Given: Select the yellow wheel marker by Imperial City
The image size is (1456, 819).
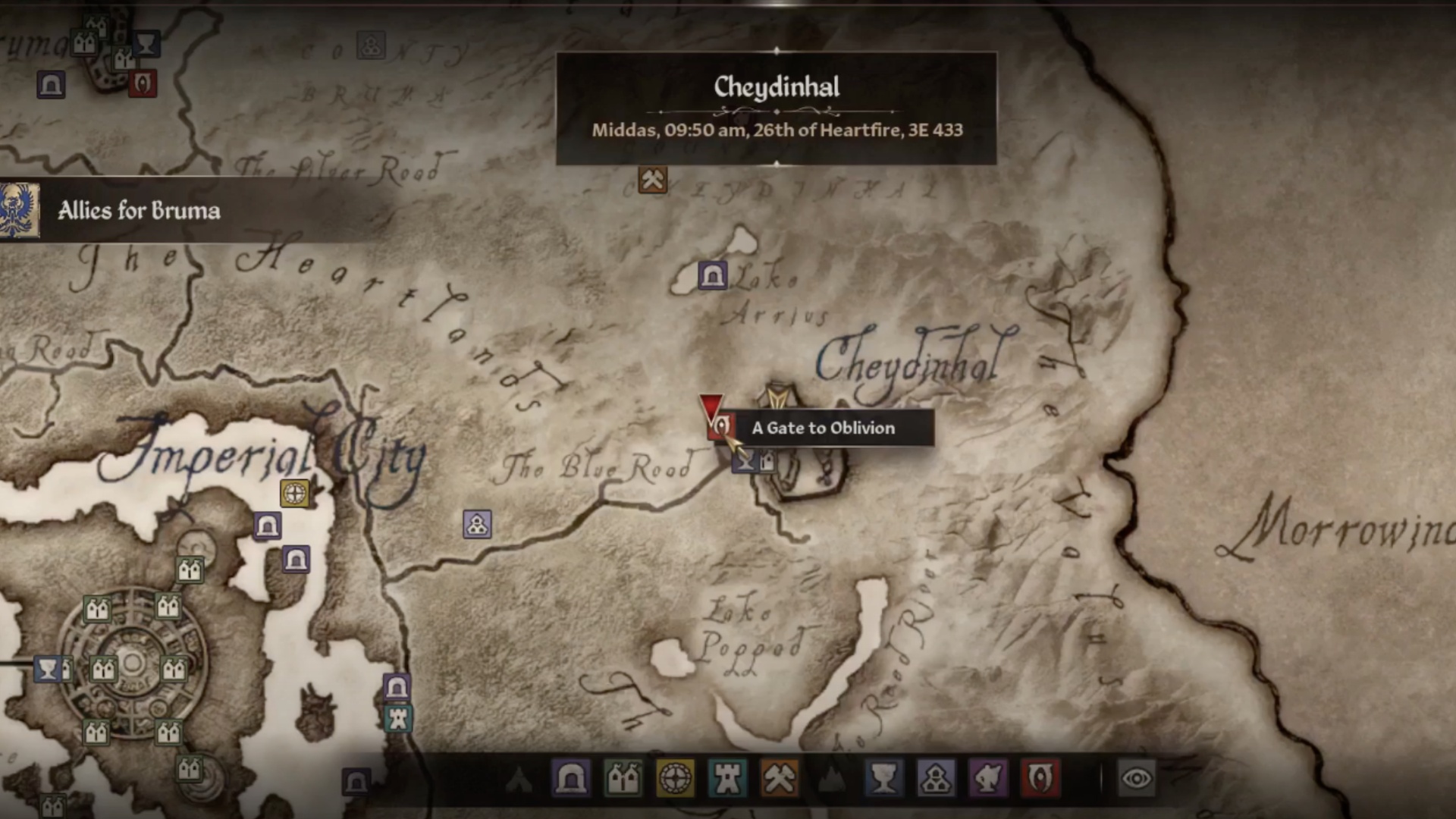Looking at the screenshot, I should (x=294, y=493).
